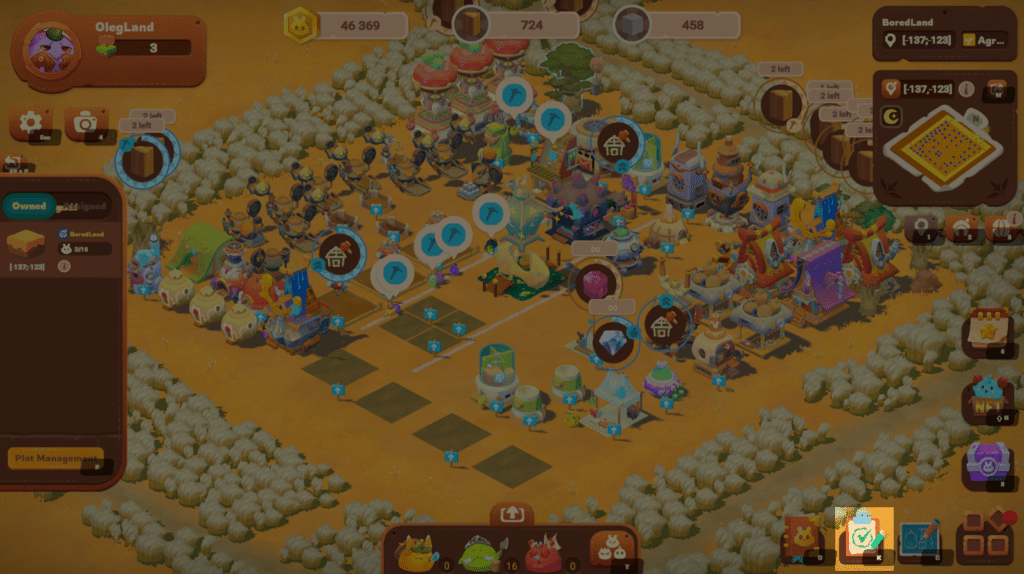Expand the worker bar upload arrow tab
The height and width of the screenshot is (574, 1024).
[511, 513]
